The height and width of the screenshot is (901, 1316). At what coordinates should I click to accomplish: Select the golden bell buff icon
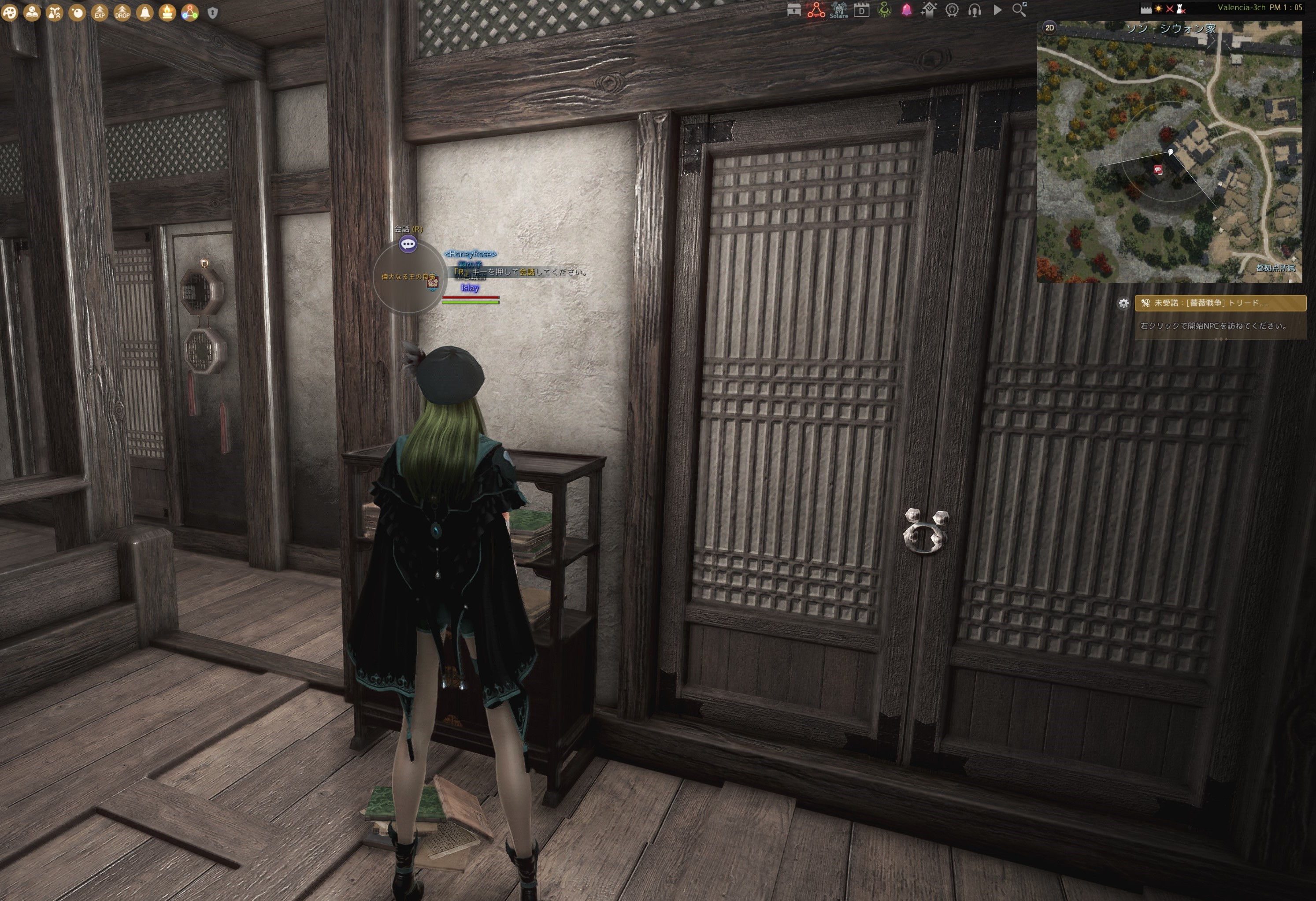point(145,12)
